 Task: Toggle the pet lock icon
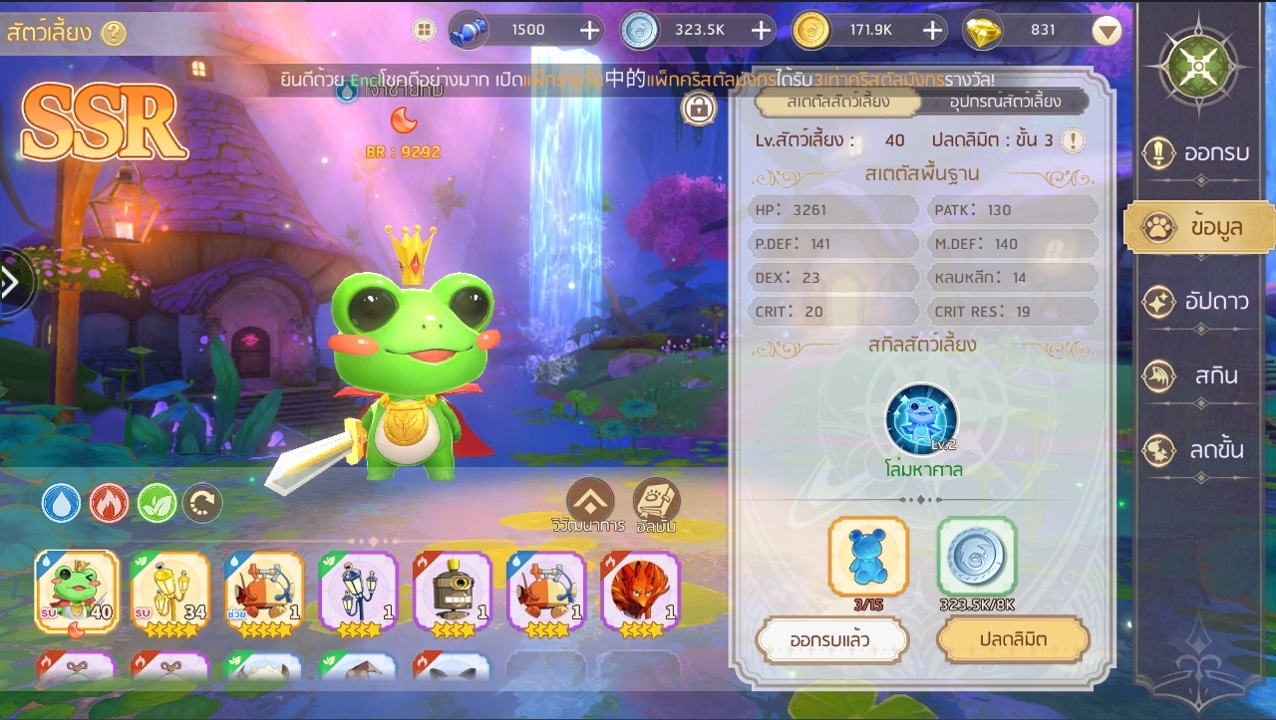(699, 108)
